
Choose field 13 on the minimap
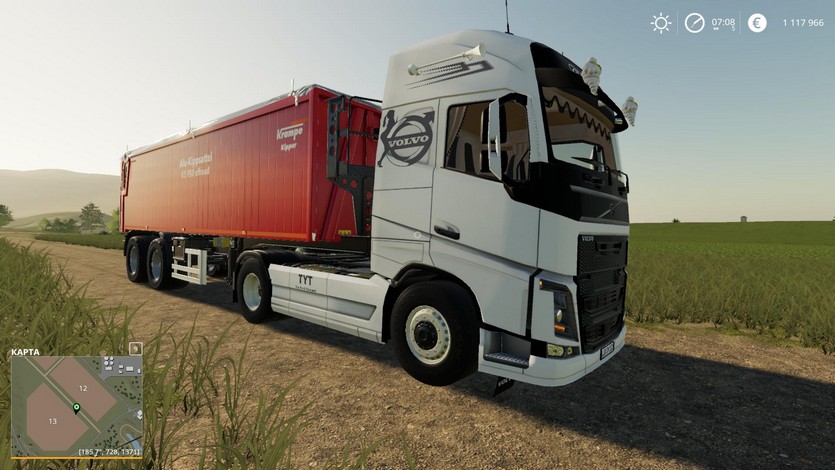pos(53,422)
